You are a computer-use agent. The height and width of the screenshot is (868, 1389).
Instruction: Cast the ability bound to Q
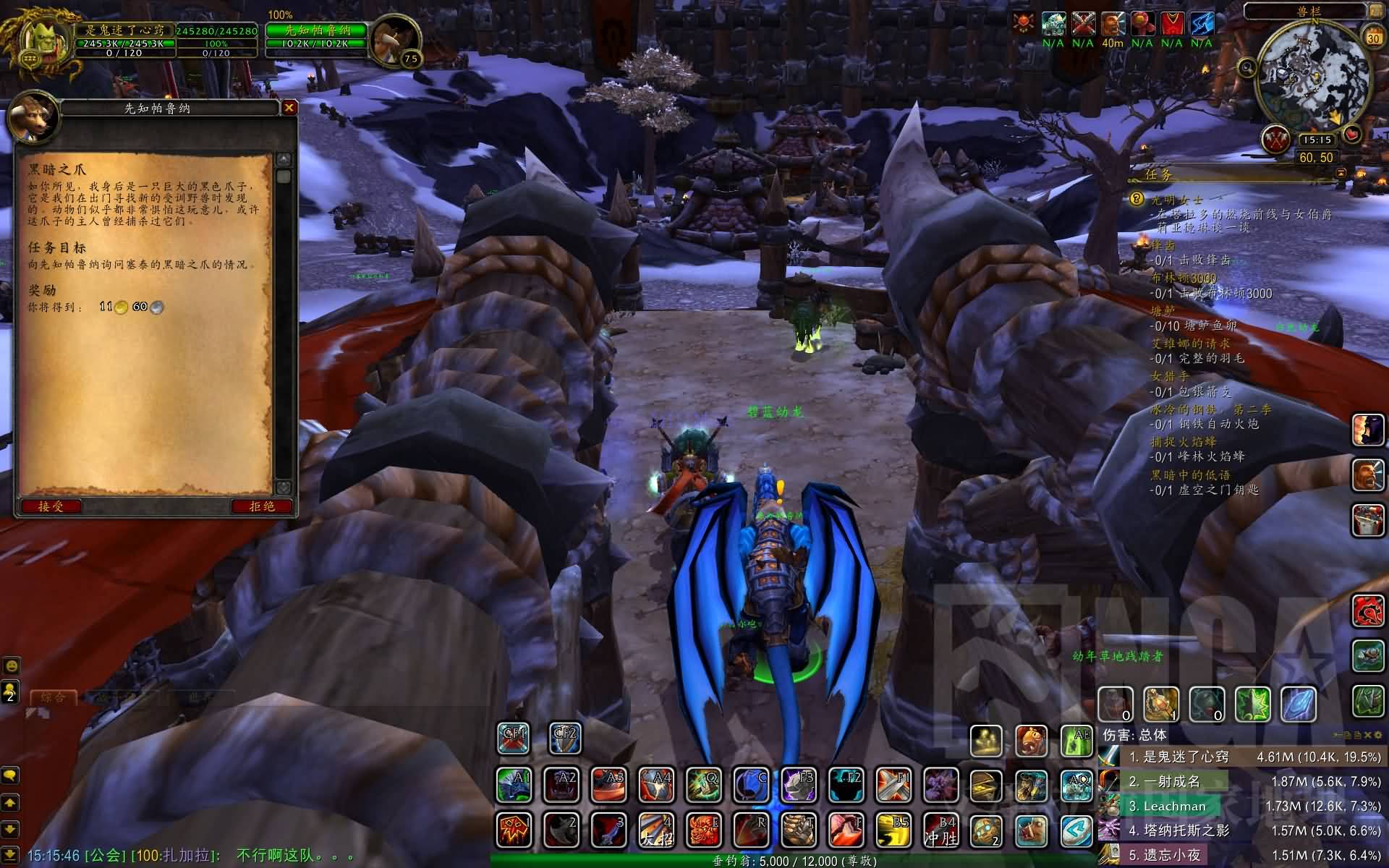click(x=704, y=786)
